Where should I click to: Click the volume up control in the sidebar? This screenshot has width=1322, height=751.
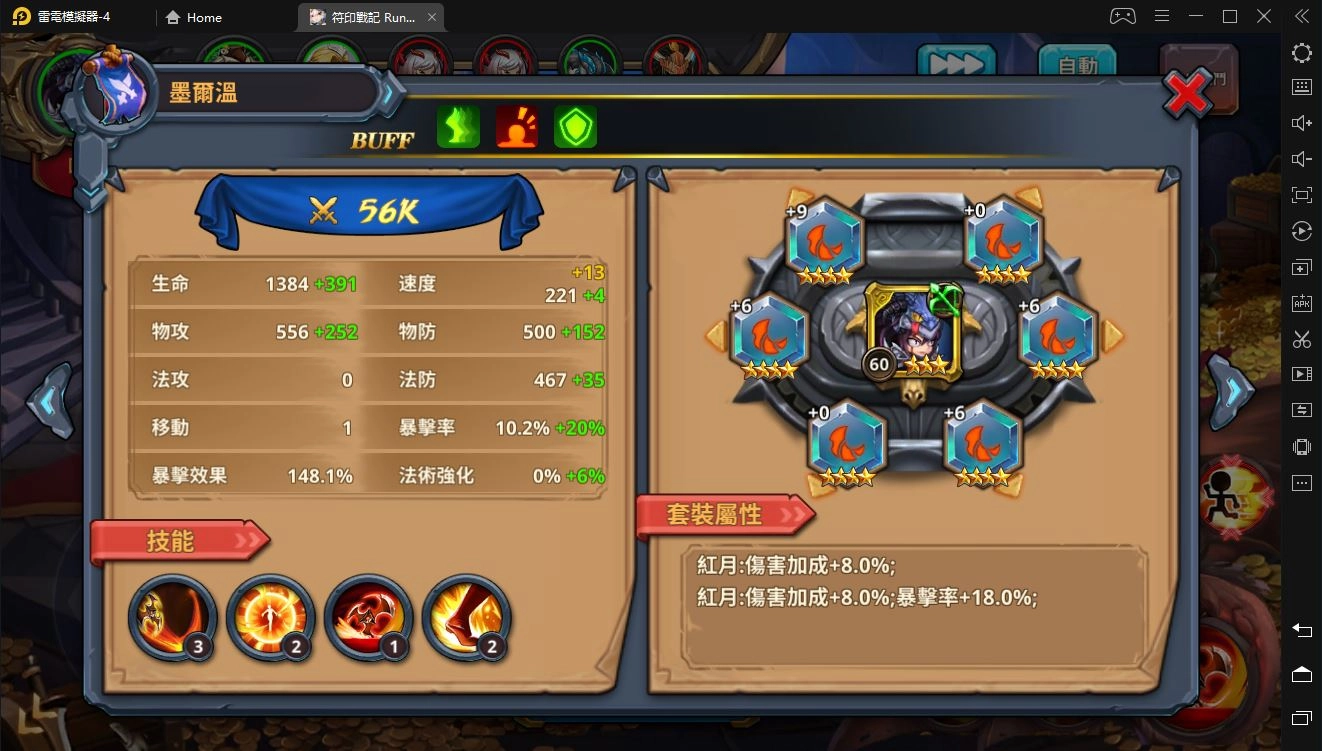[1301, 124]
